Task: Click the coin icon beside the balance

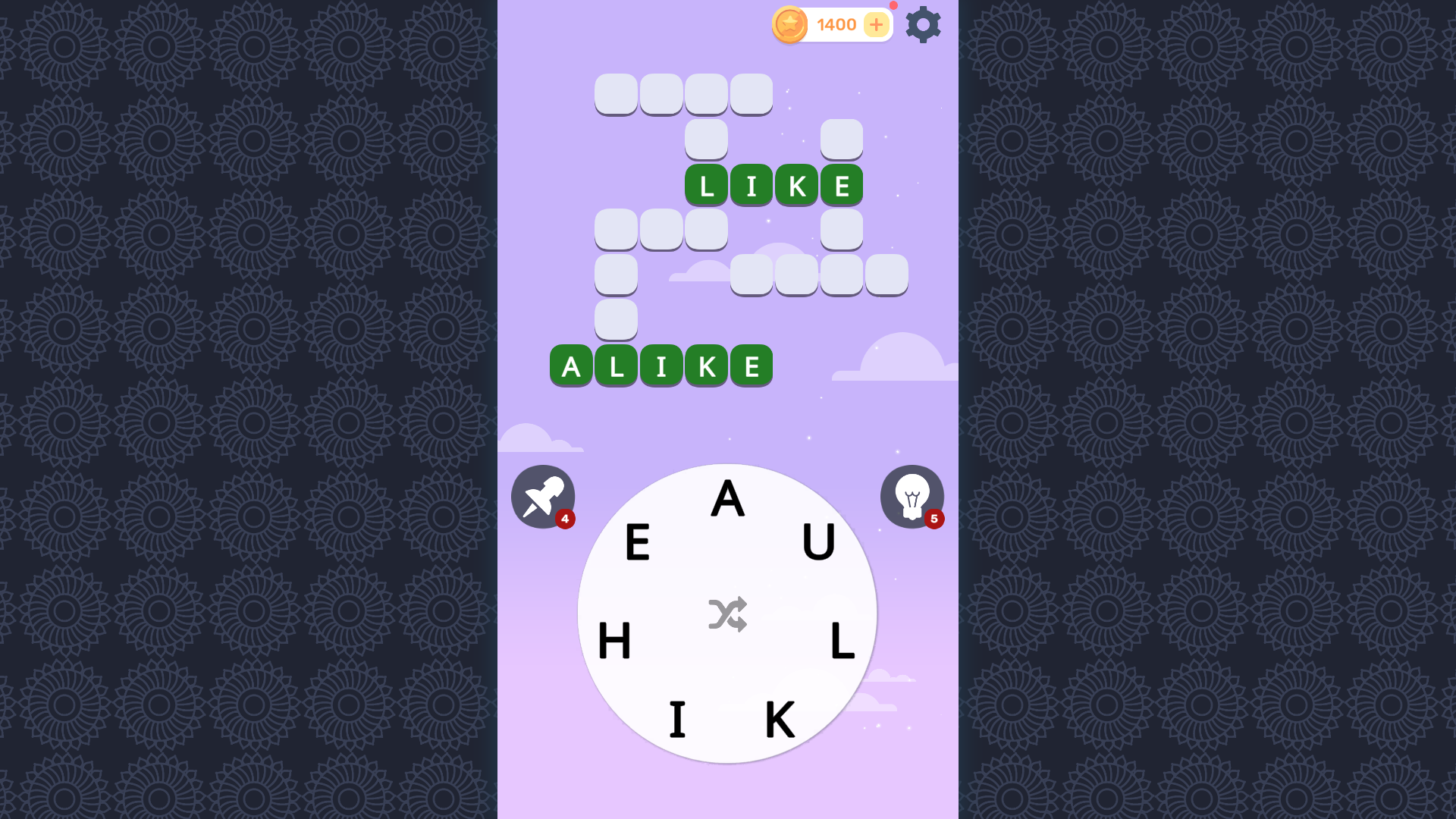Action: [x=789, y=24]
